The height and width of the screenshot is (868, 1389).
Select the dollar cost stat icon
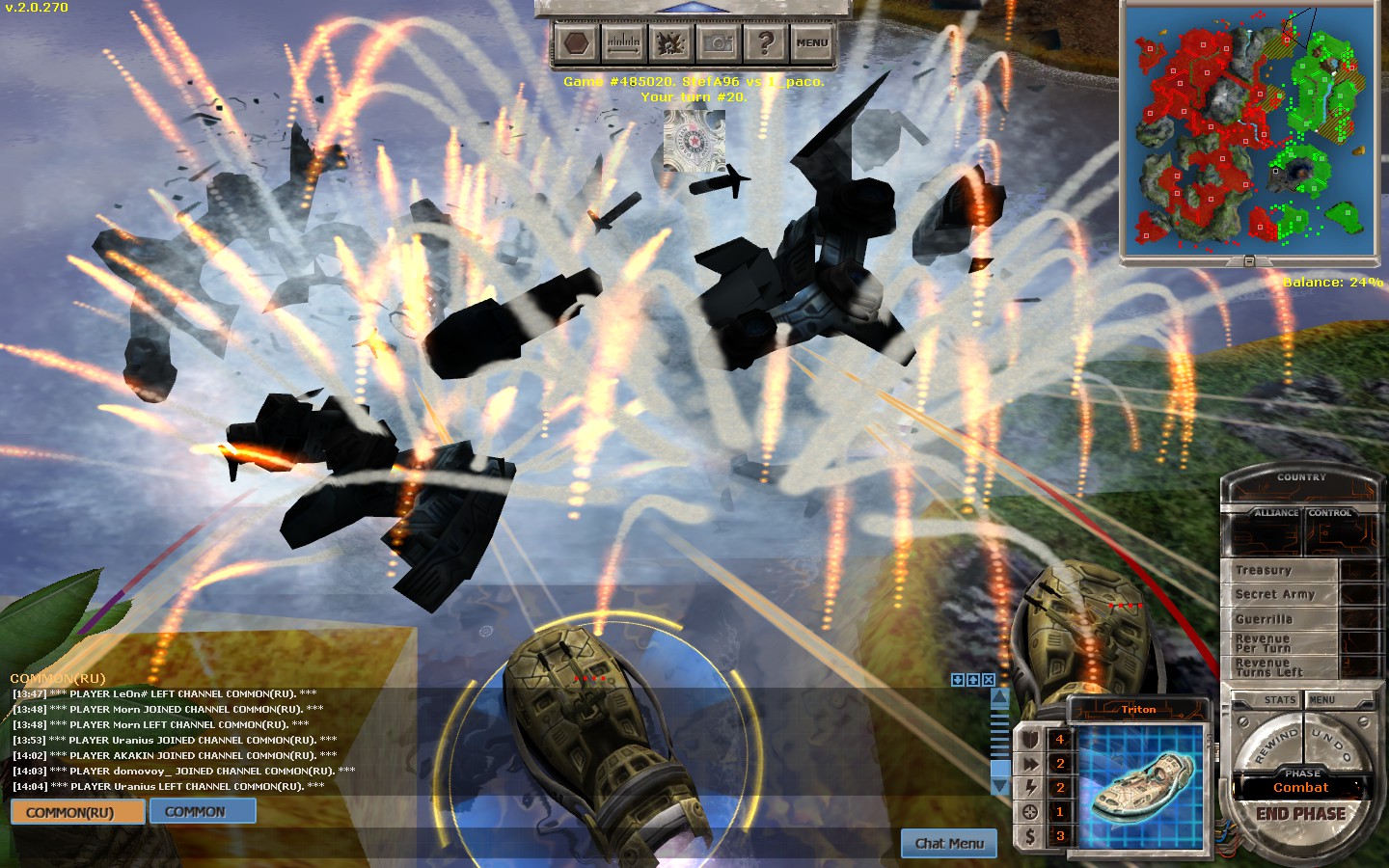1030,834
